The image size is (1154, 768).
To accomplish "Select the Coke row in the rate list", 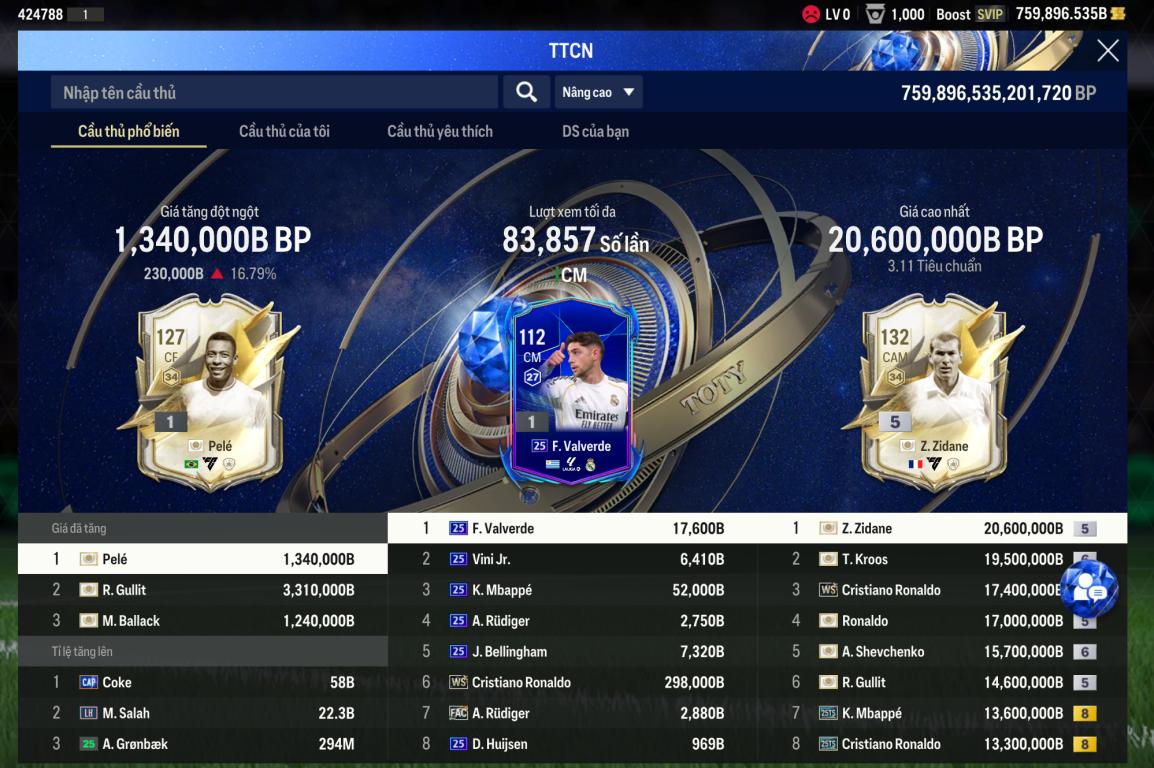I will point(203,683).
